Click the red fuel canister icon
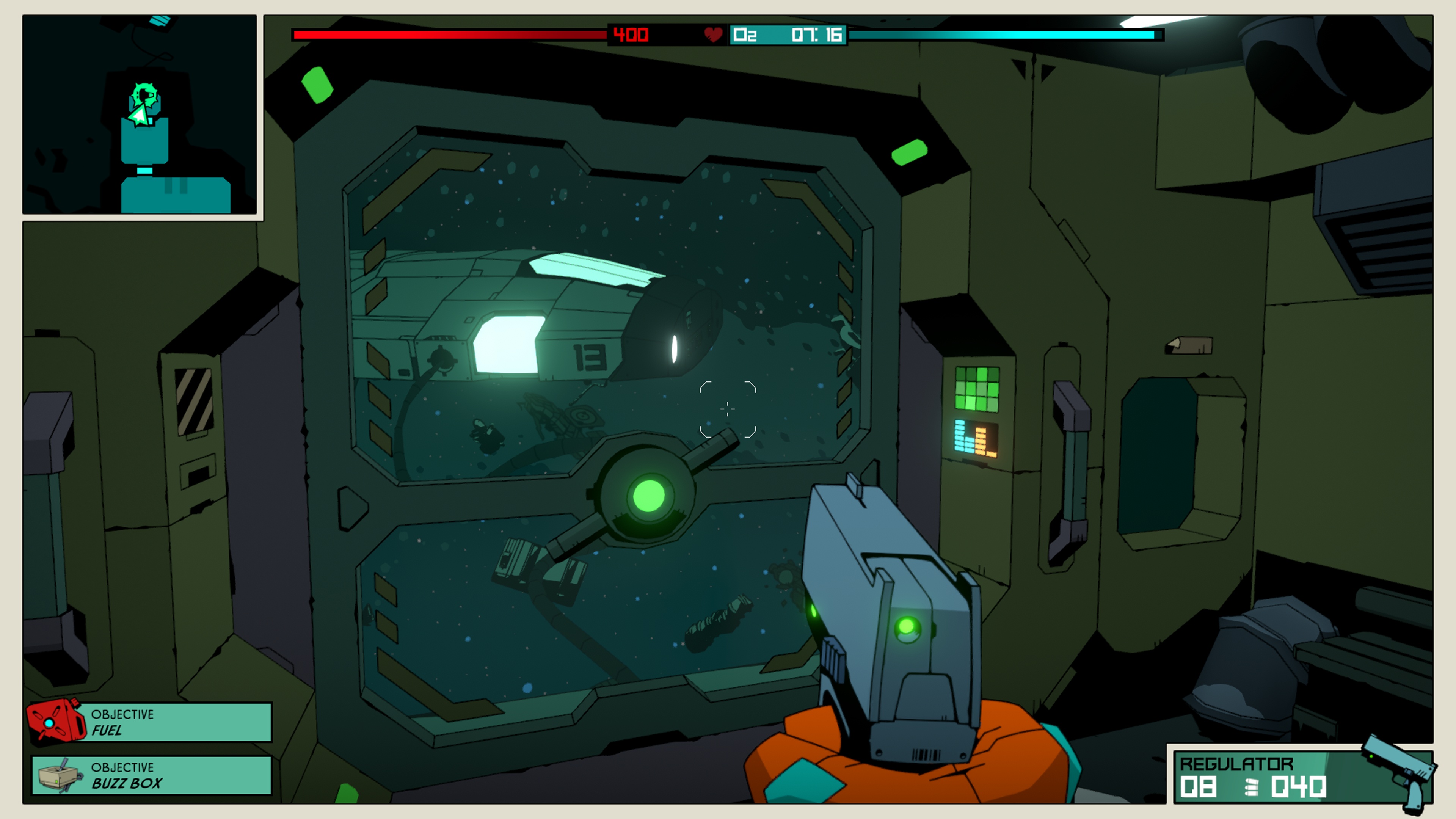Image resolution: width=1456 pixels, height=819 pixels. pyautogui.click(x=55, y=720)
